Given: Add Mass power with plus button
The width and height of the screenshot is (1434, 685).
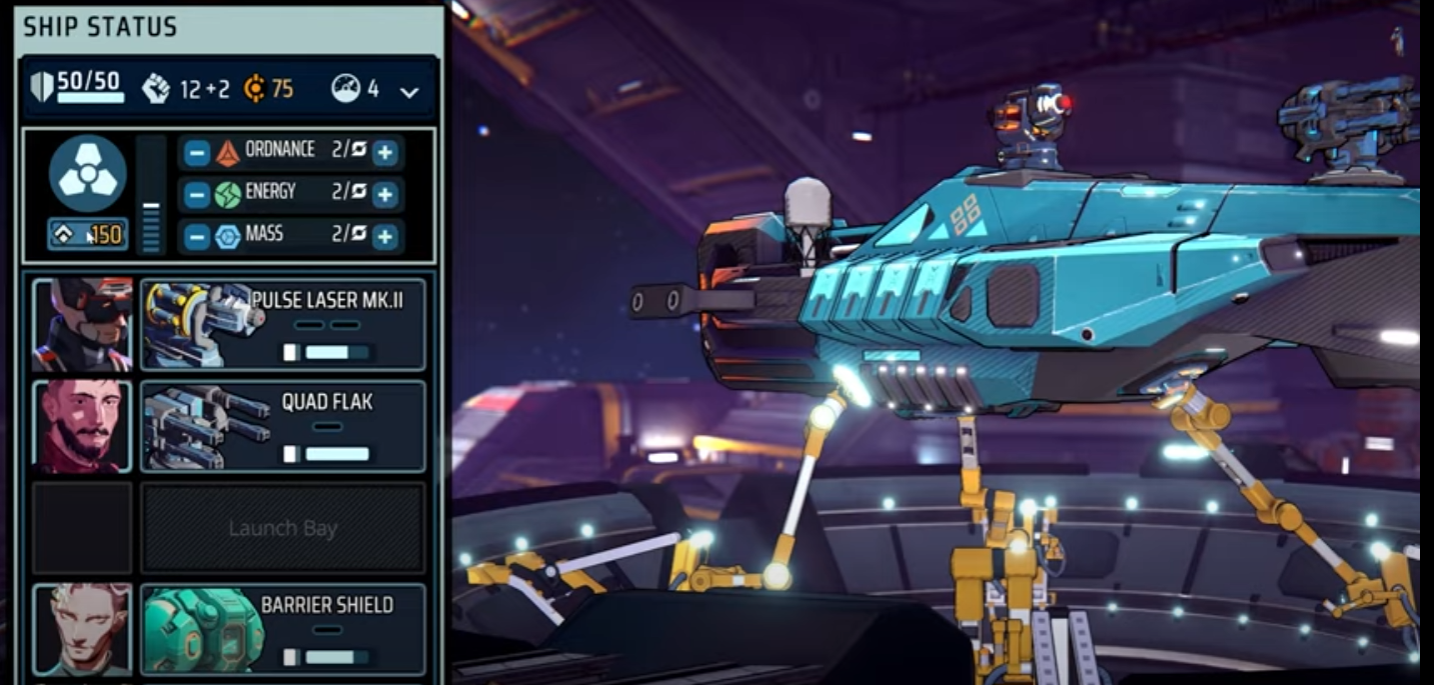Looking at the screenshot, I should 385,237.
